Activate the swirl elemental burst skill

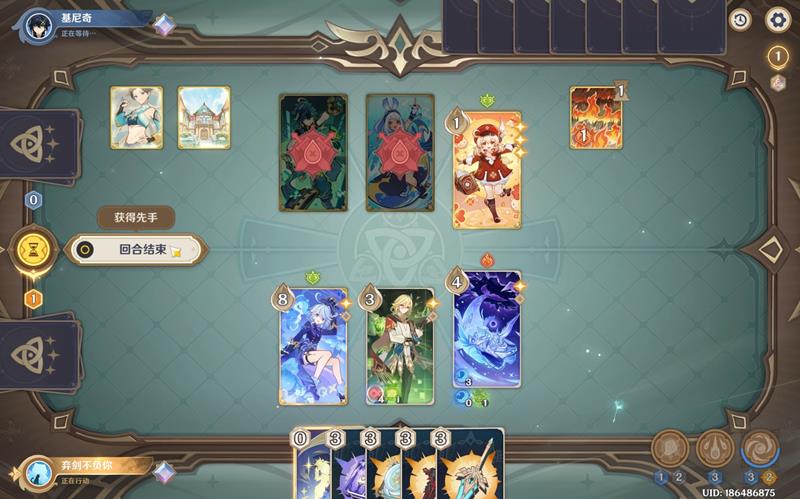click(x=760, y=449)
